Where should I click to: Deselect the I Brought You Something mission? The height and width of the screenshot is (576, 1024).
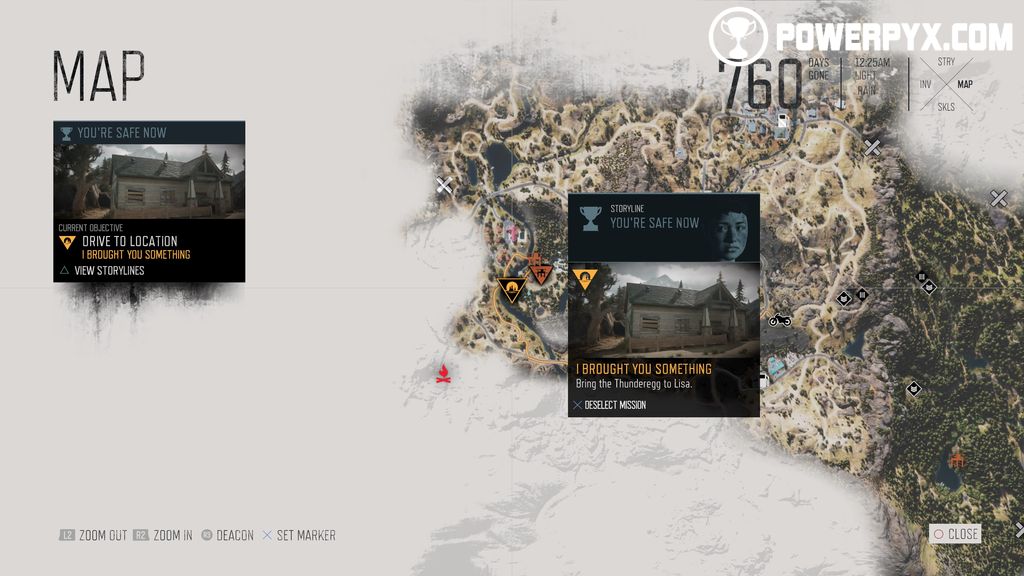(x=610, y=405)
